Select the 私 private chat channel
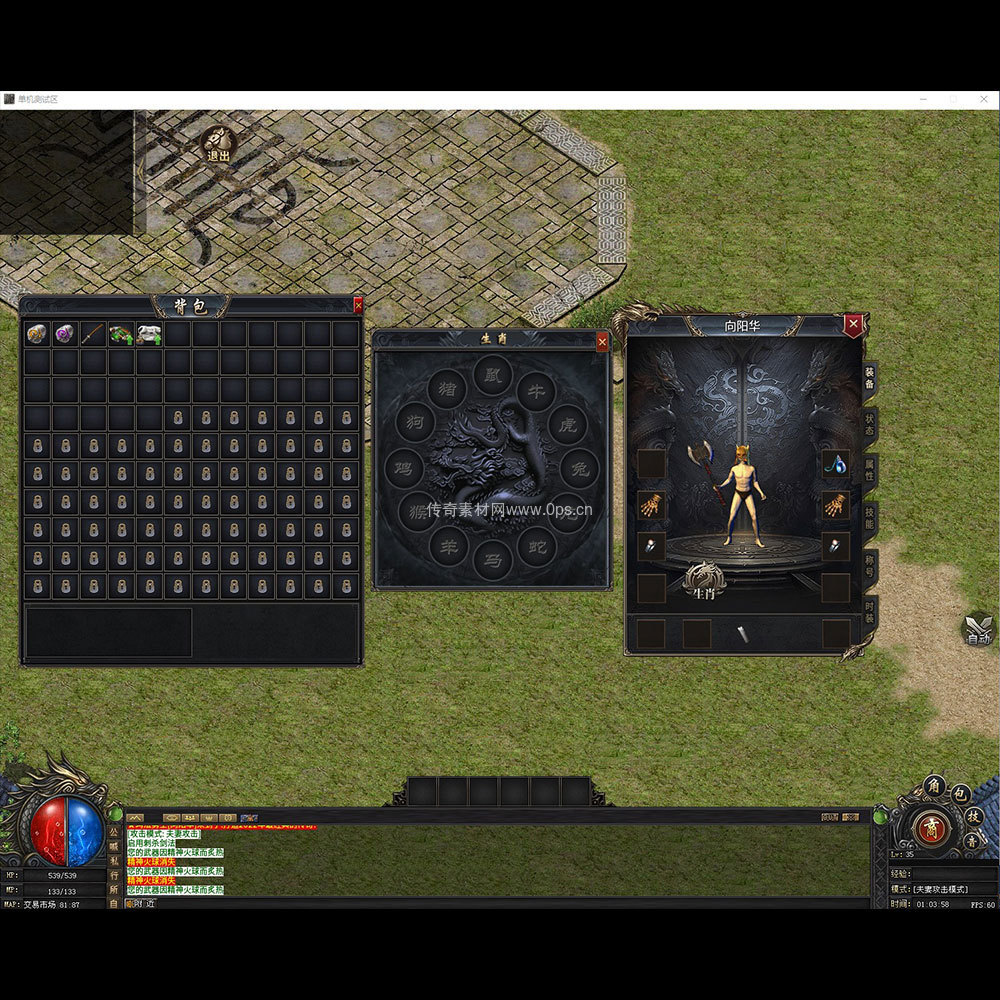 (114, 860)
